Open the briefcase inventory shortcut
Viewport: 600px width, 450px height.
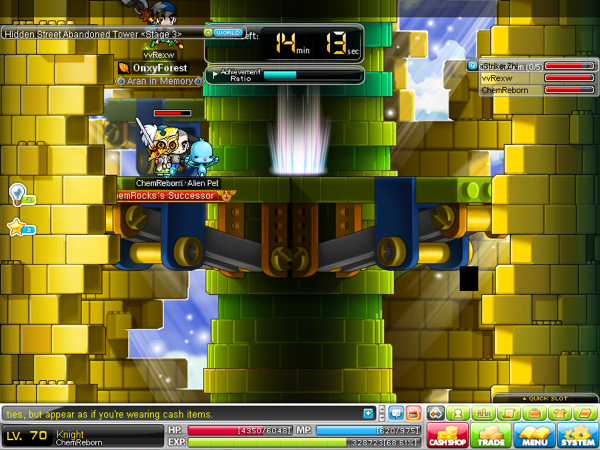534,413
